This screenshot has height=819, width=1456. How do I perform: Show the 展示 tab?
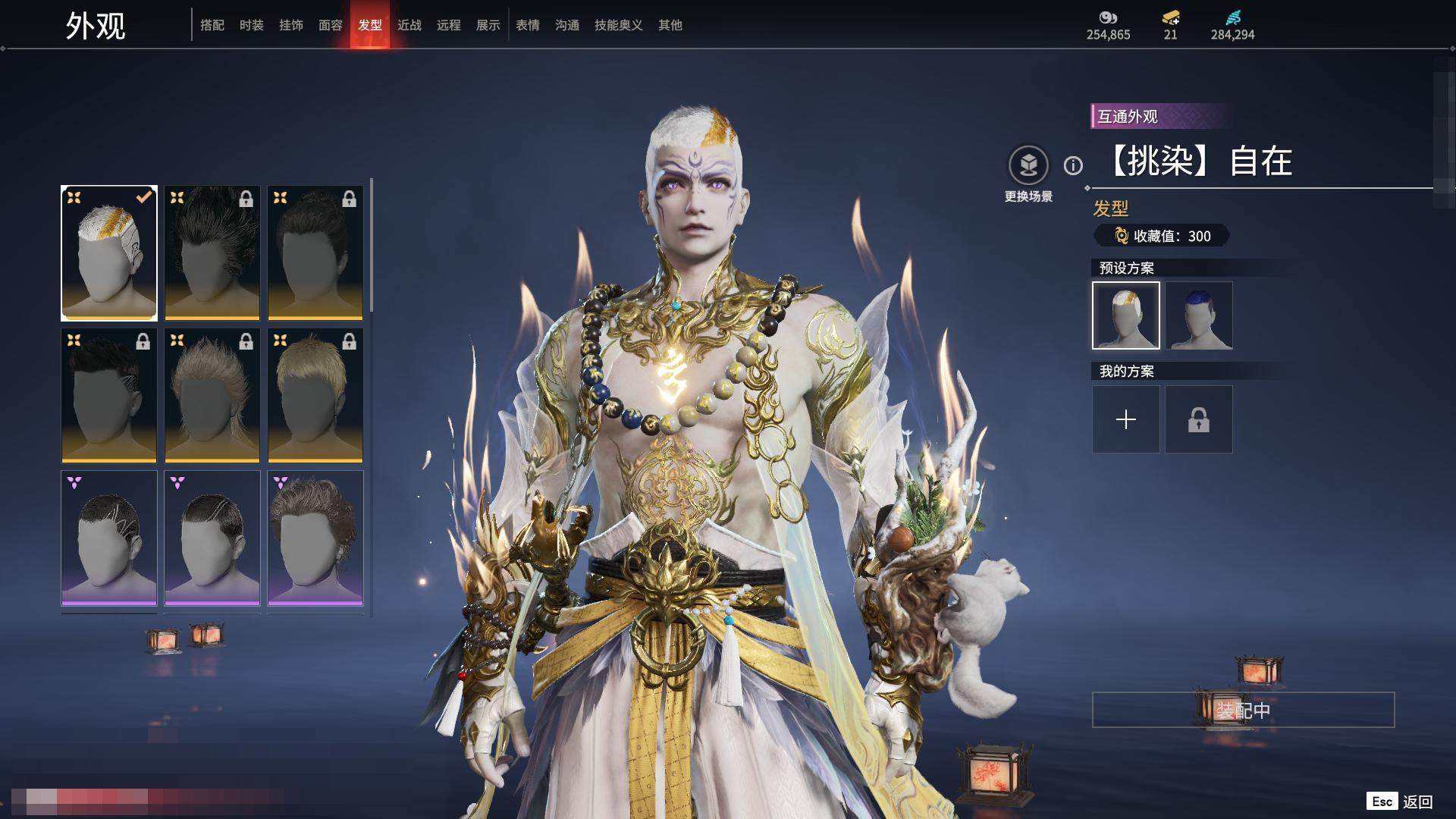[488, 25]
